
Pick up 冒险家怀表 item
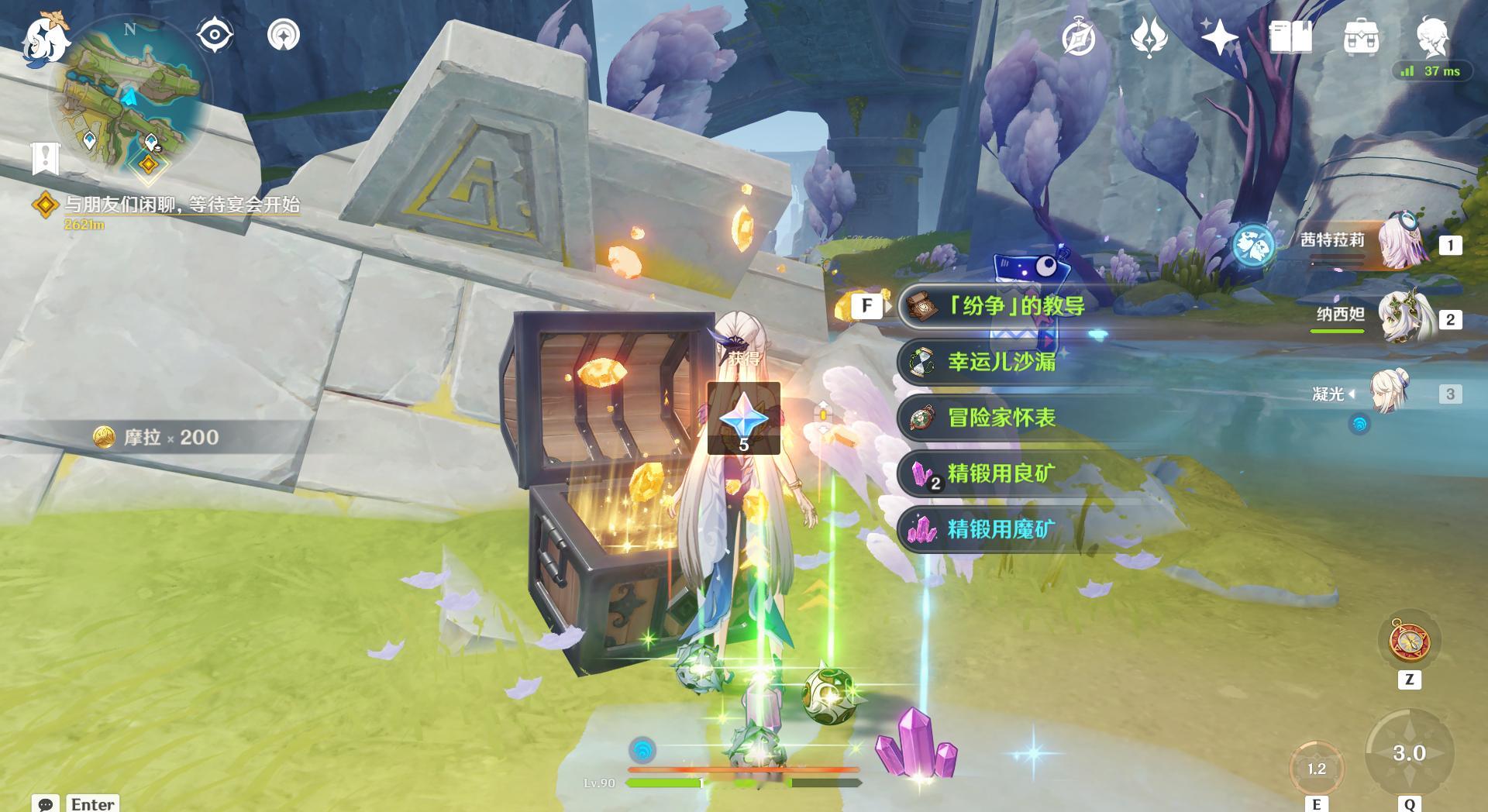click(x=1001, y=418)
